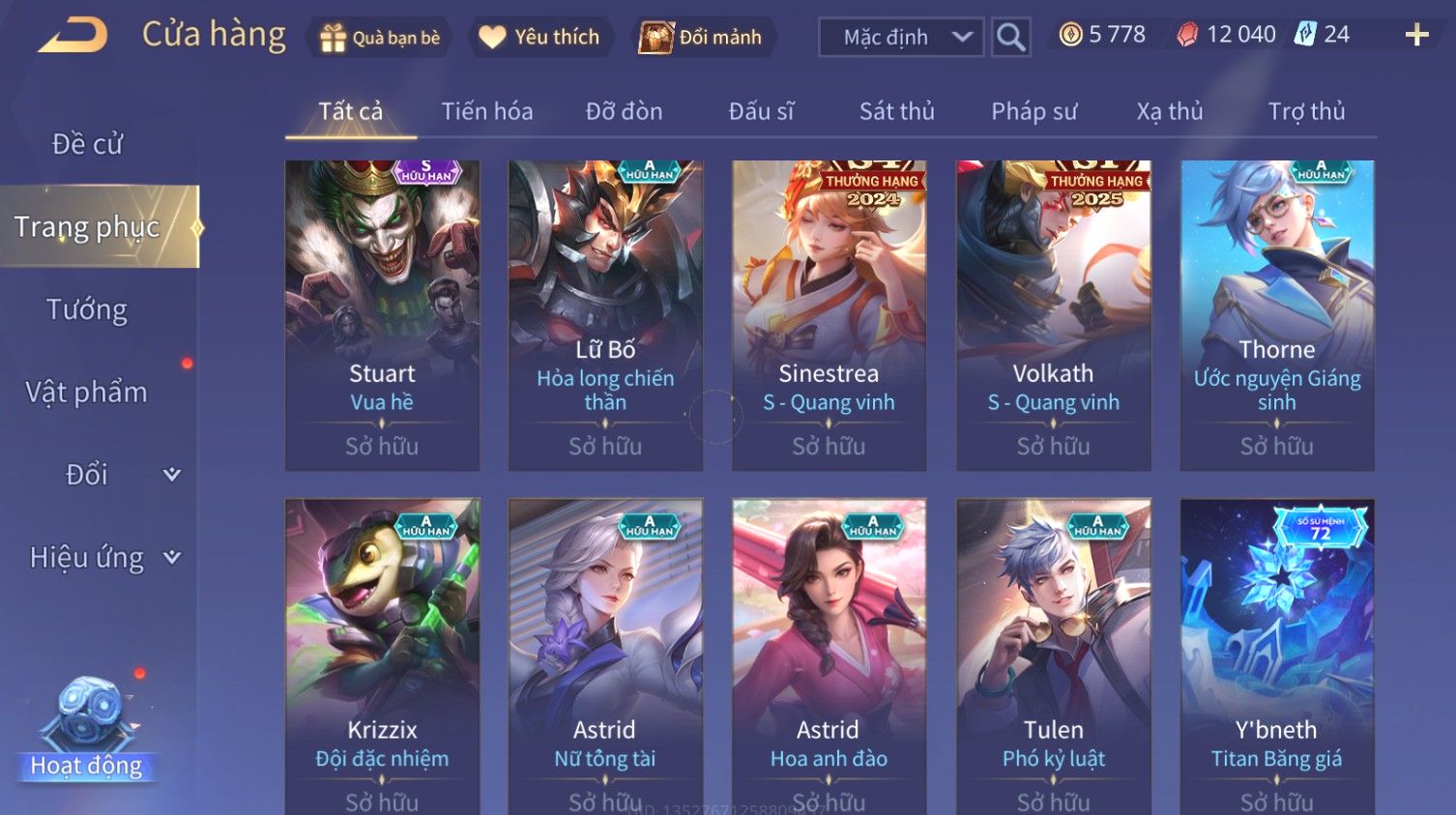Choose the Trợ thủ tab
Viewport: 1456px width, 815px height.
(x=1306, y=112)
